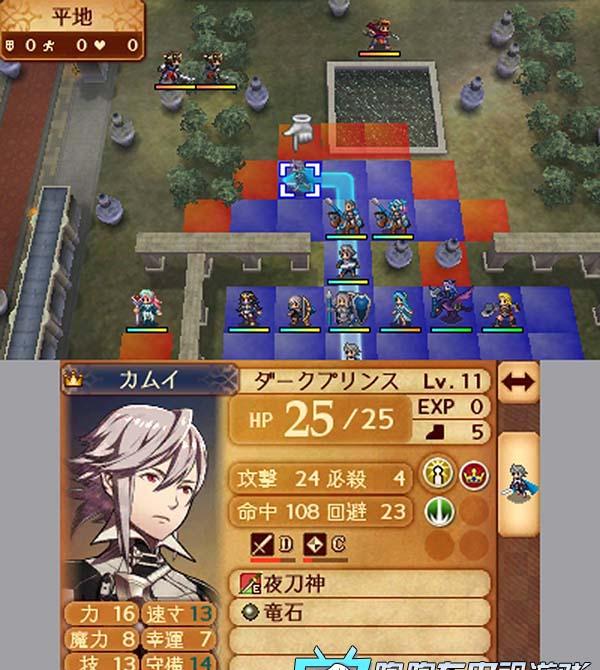Tap the 平地 terrain info panel
600x670 pixels.
click(70, 30)
